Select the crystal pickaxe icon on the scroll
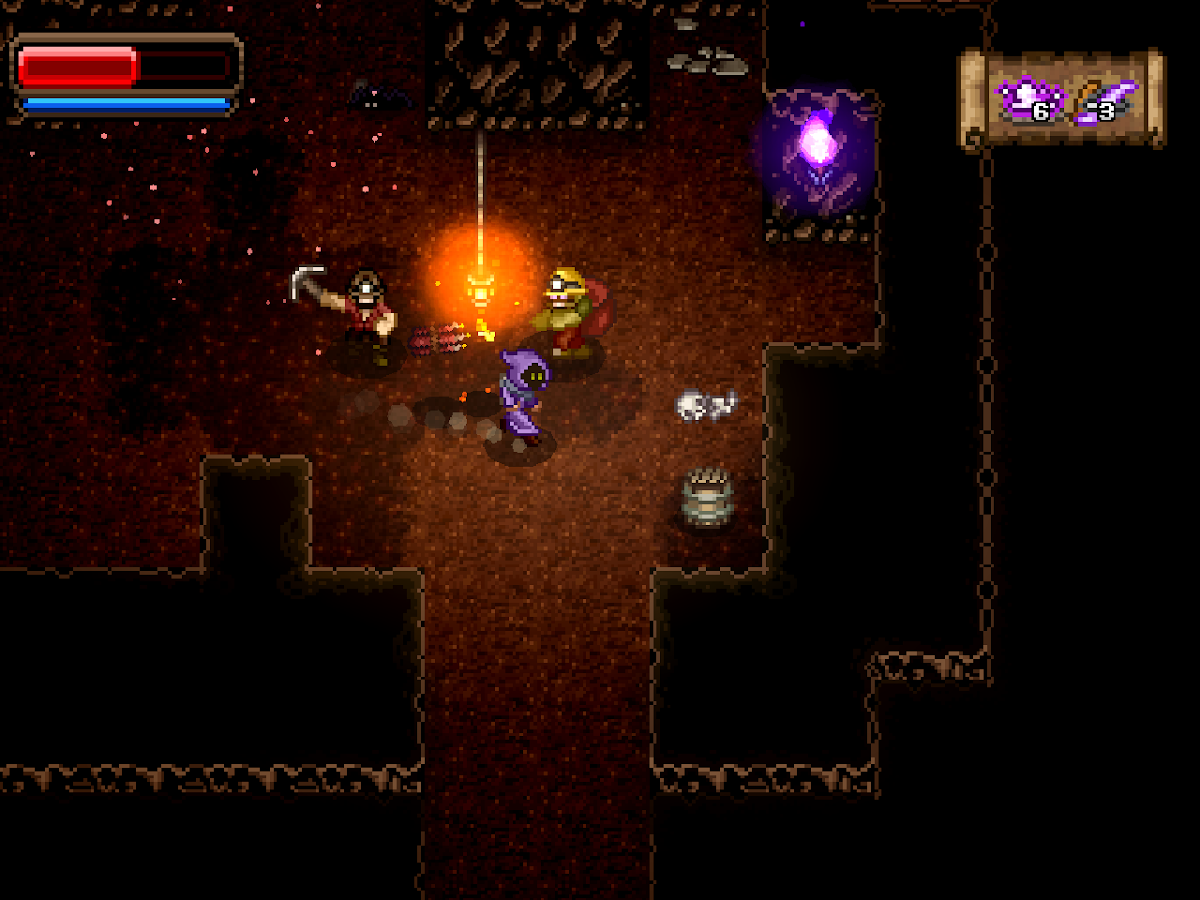The image size is (1200, 900). click(x=1105, y=100)
